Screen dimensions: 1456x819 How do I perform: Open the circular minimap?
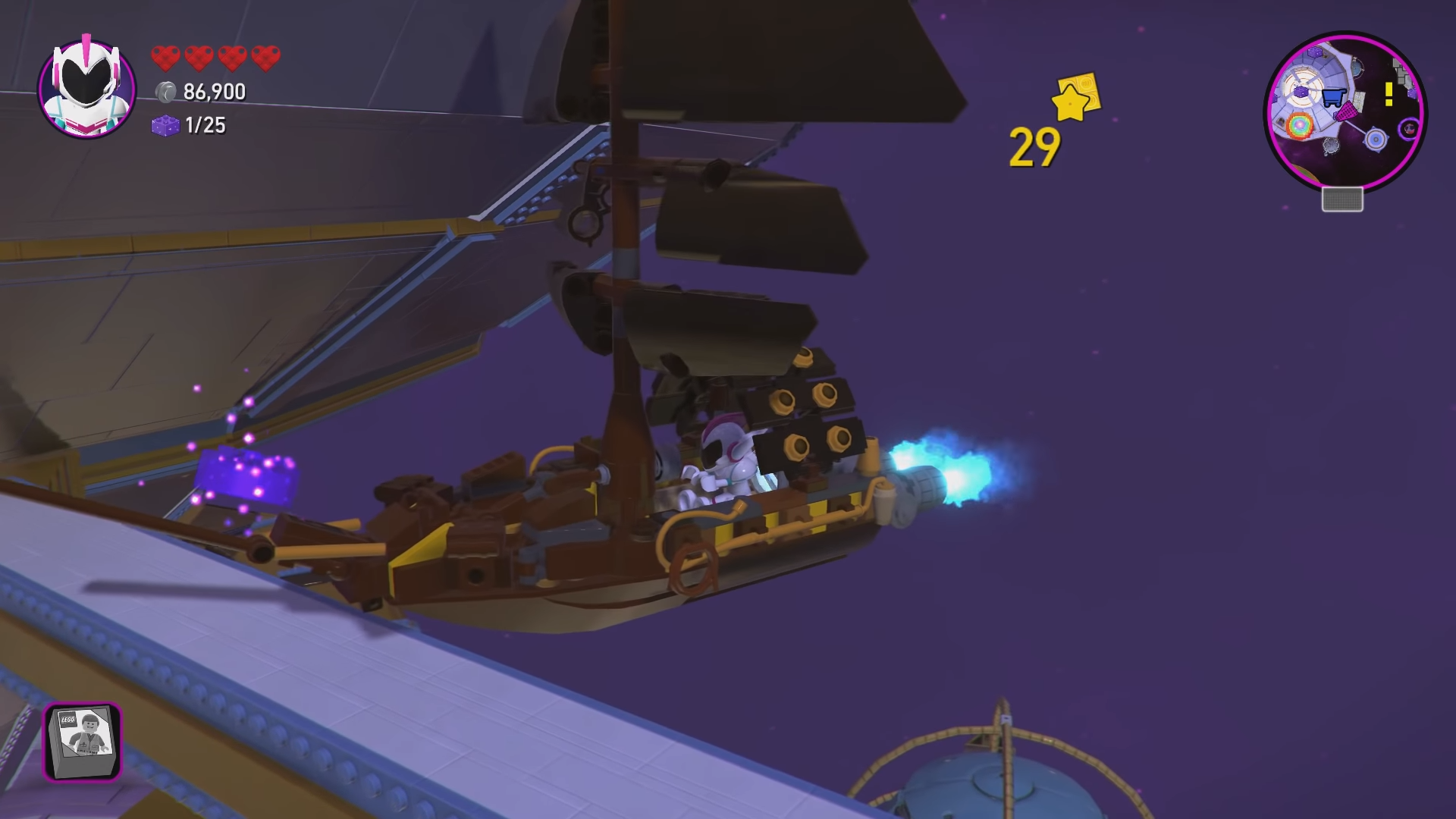tap(1345, 111)
